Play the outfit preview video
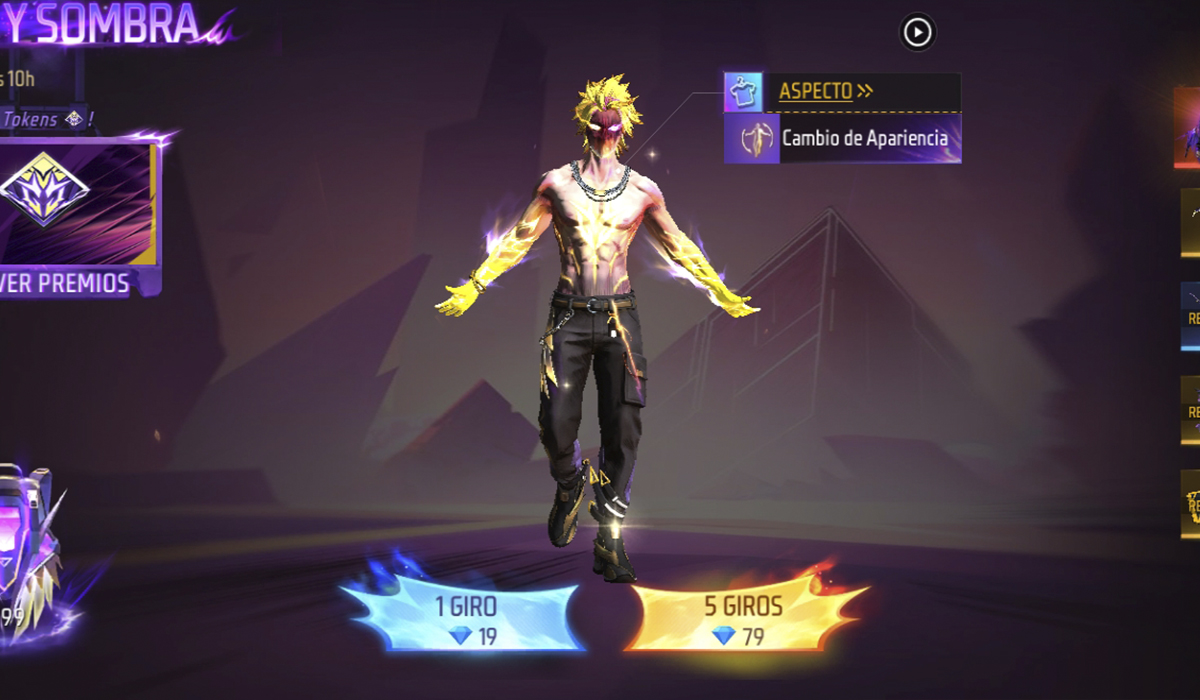The height and width of the screenshot is (700, 1200). pos(917,33)
